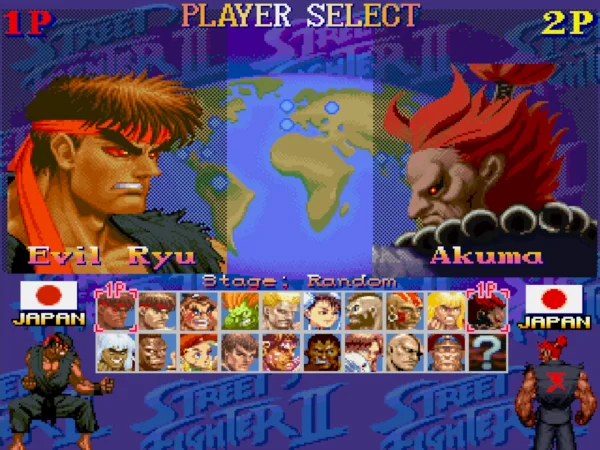Select green-skinned Blanka portrait

pos(238,310)
